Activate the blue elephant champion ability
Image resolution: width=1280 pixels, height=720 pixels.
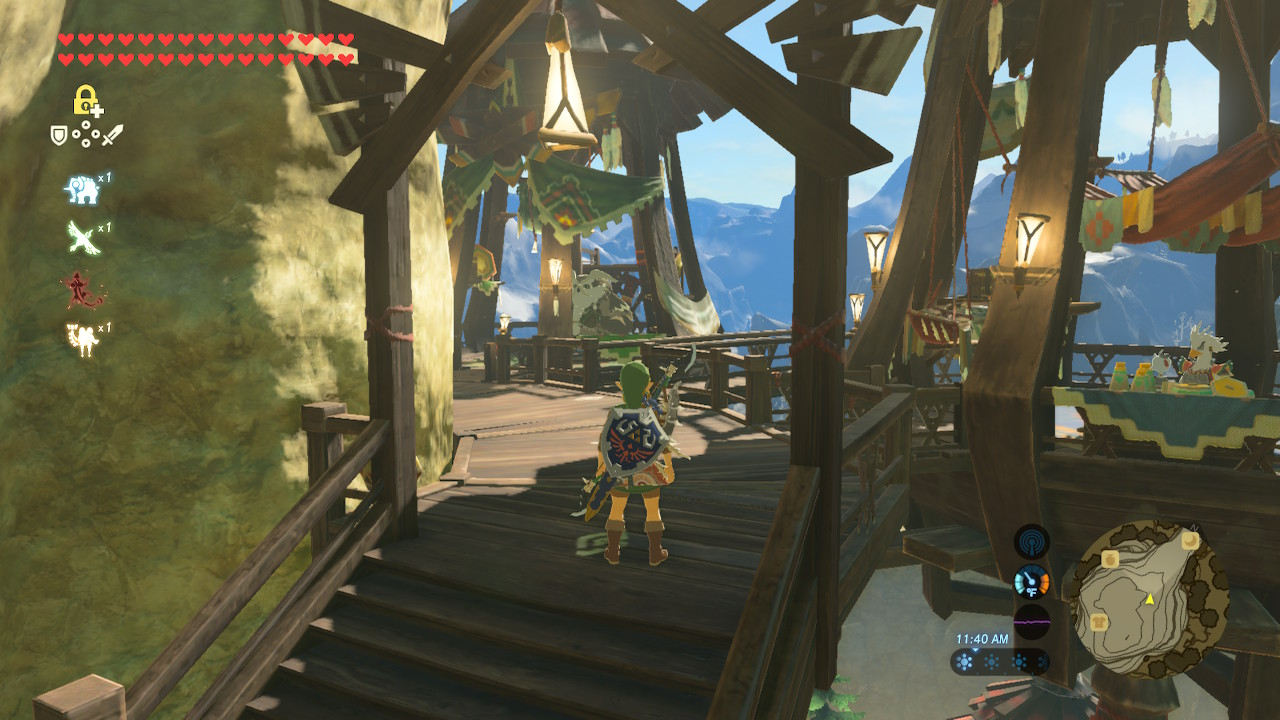82,188
